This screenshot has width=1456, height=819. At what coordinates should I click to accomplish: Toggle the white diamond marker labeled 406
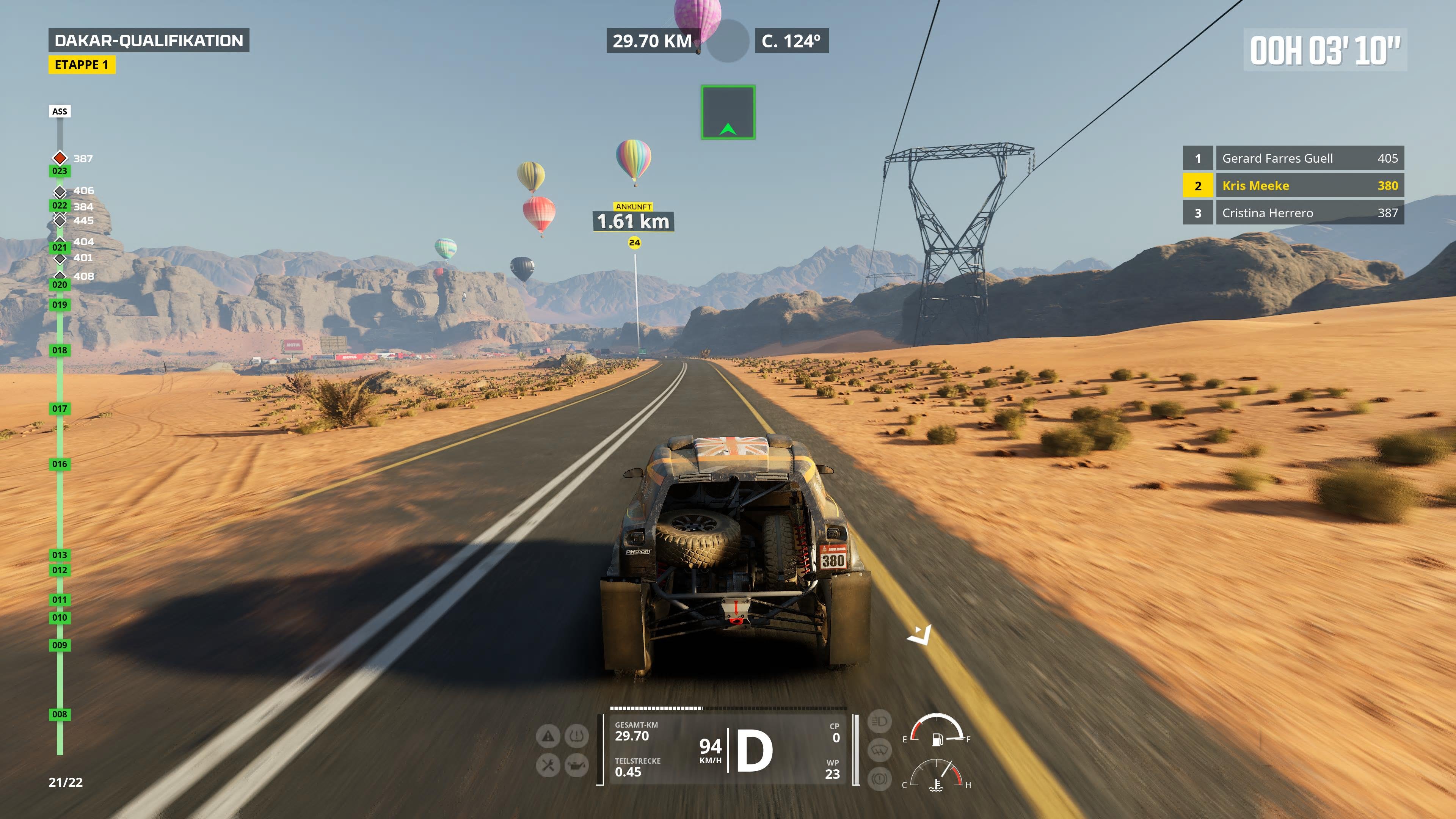pos(61,190)
